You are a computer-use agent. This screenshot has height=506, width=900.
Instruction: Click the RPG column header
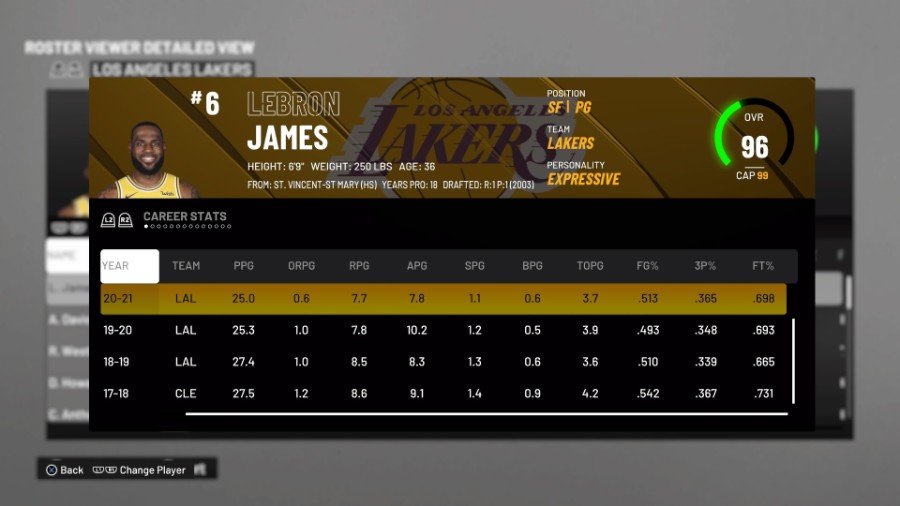pos(359,266)
